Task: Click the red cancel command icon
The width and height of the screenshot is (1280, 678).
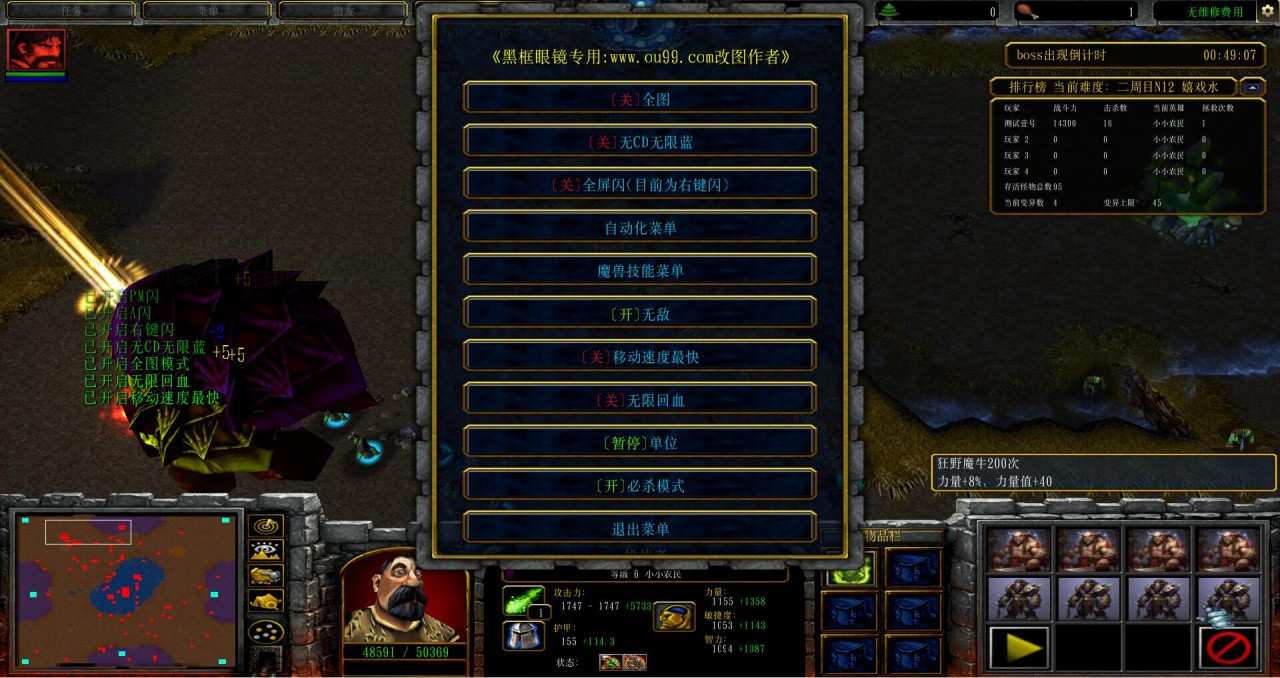Action: tap(1229, 647)
